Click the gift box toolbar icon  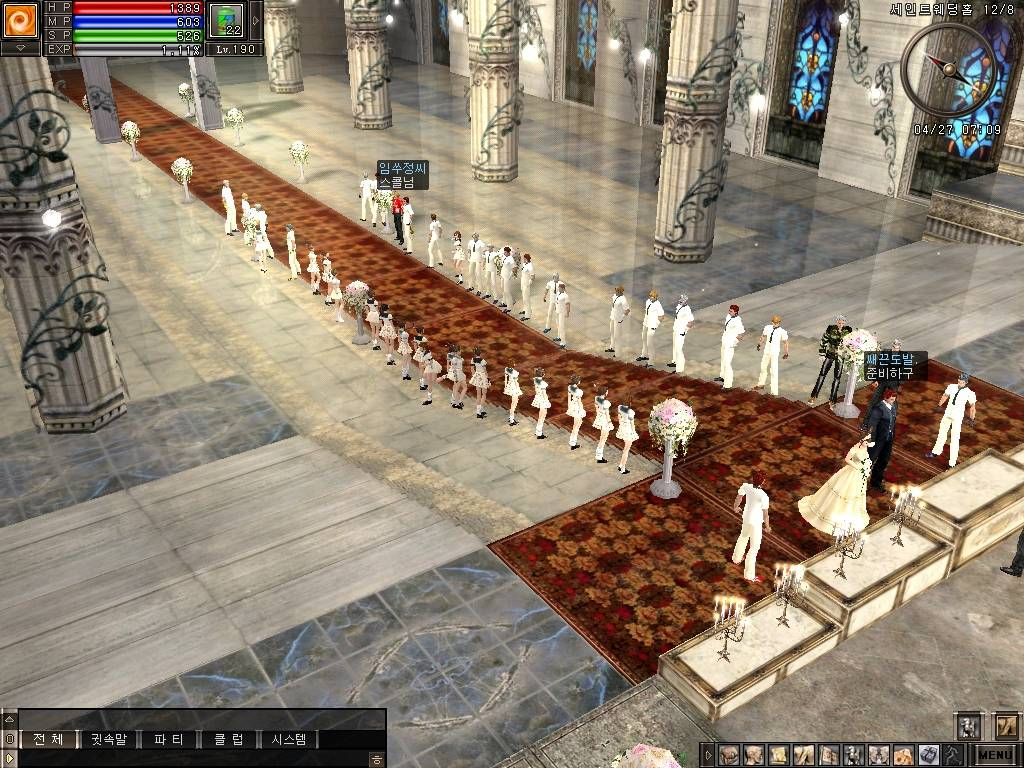[x=928, y=755]
